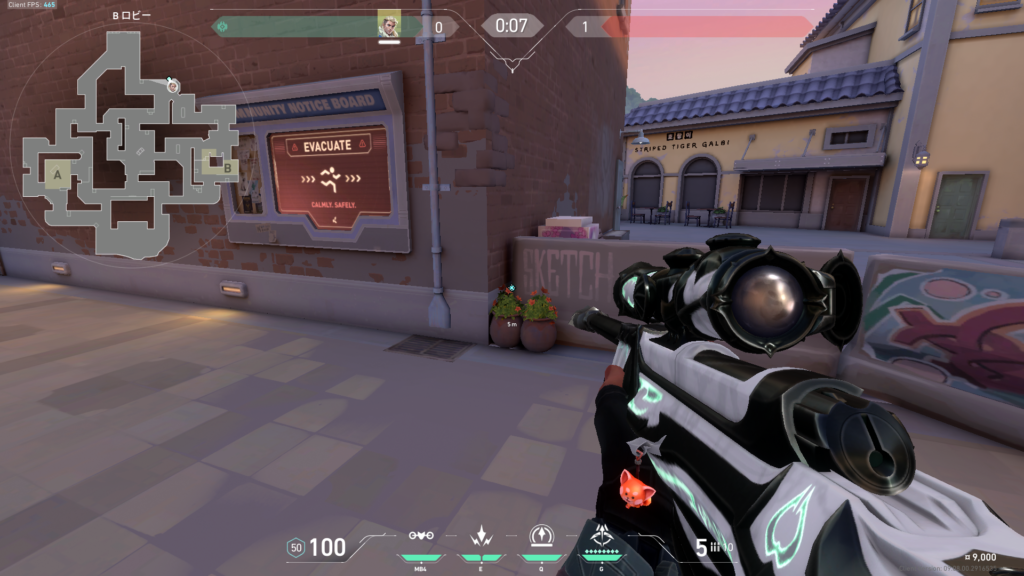Click the player agent marker on minimap
Screen dimensions: 1024x576
coord(172,85)
